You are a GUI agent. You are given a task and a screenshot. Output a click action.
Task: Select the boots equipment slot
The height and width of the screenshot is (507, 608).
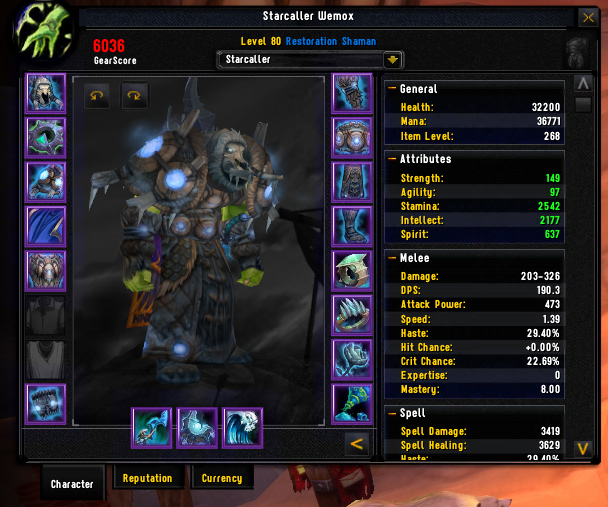pos(352,226)
